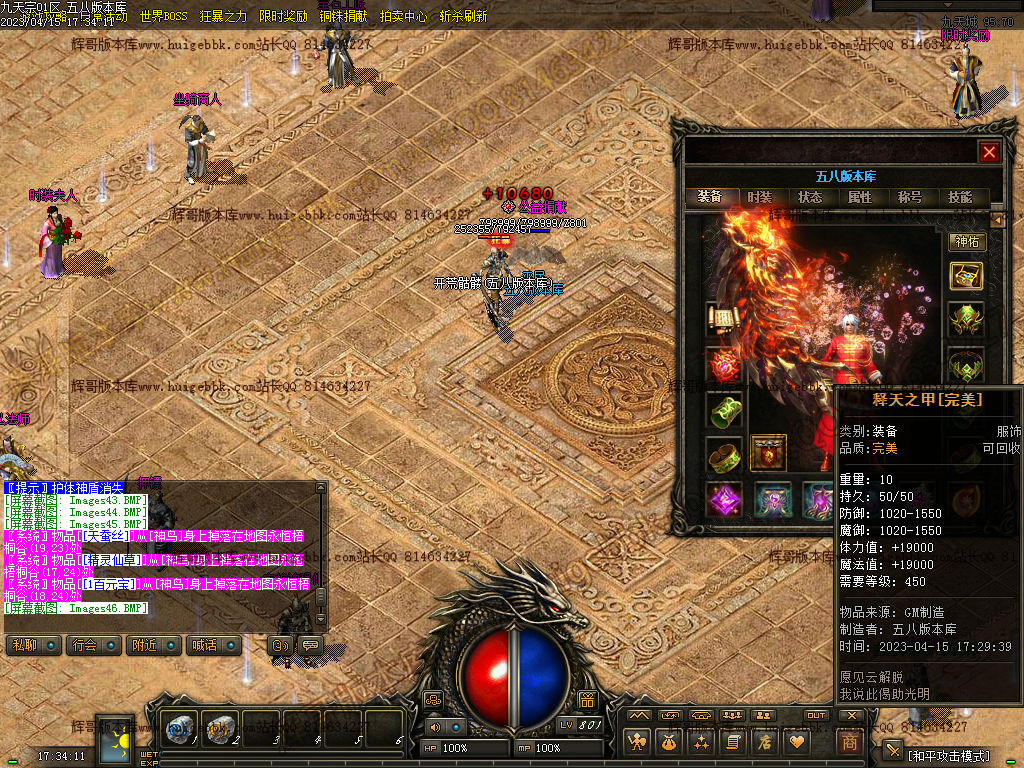Click the 神佑 button in equipment panel
The width and height of the screenshot is (1024, 768).
pos(966,241)
